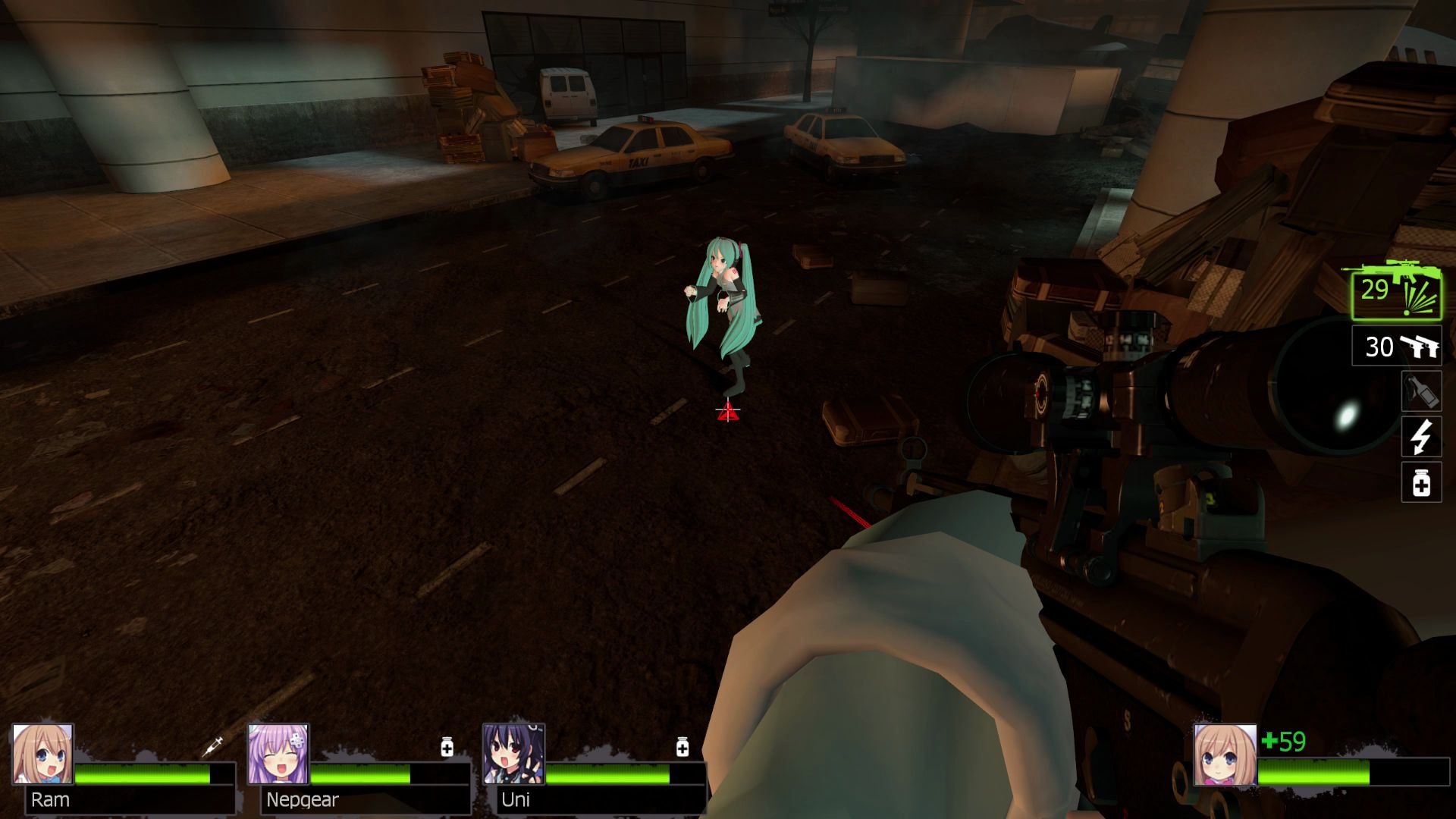Viewport: 1456px width, 819px height.
Task: Select the lightning bolt item slot
Action: point(1421,437)
